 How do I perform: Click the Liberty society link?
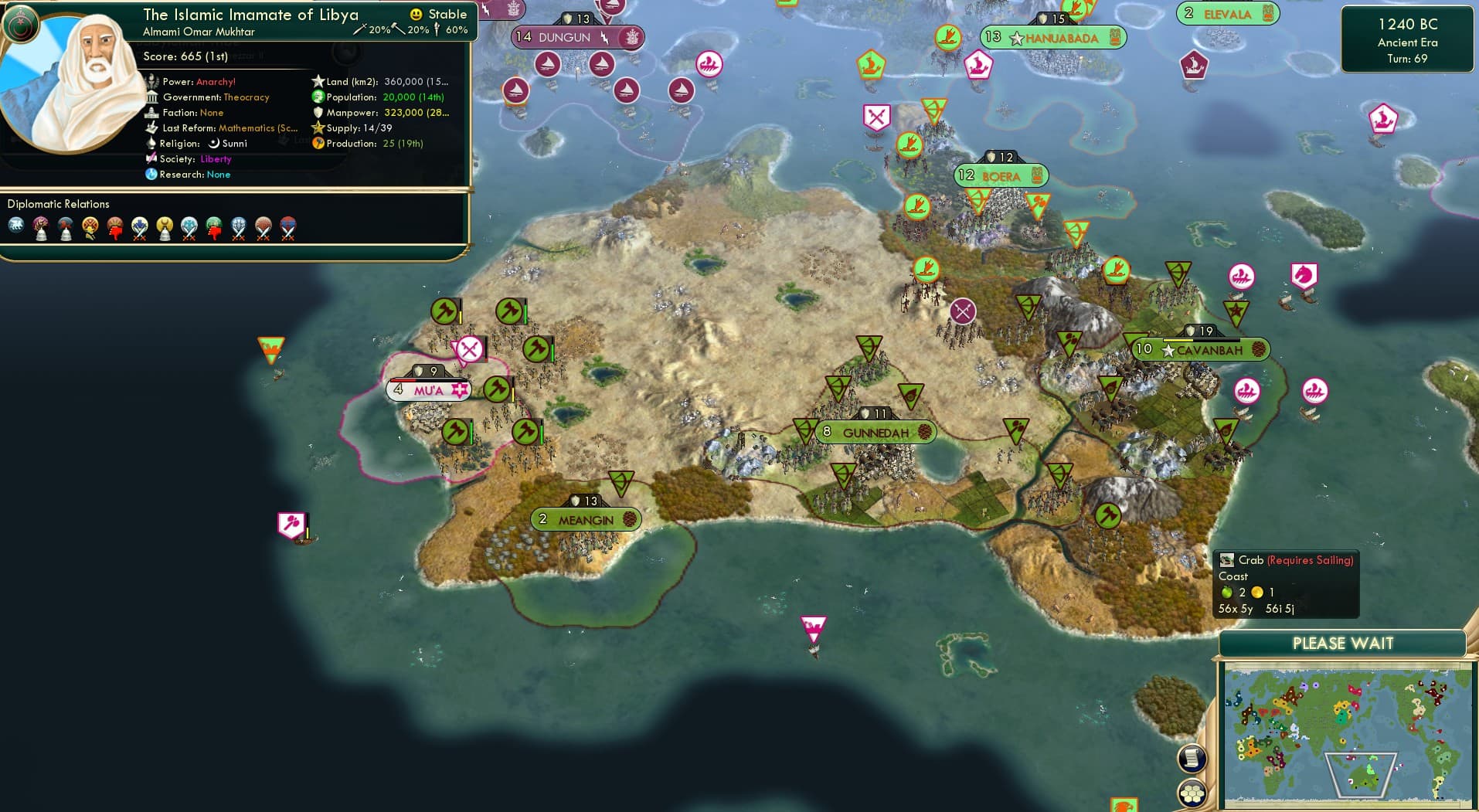coord(216,159)
